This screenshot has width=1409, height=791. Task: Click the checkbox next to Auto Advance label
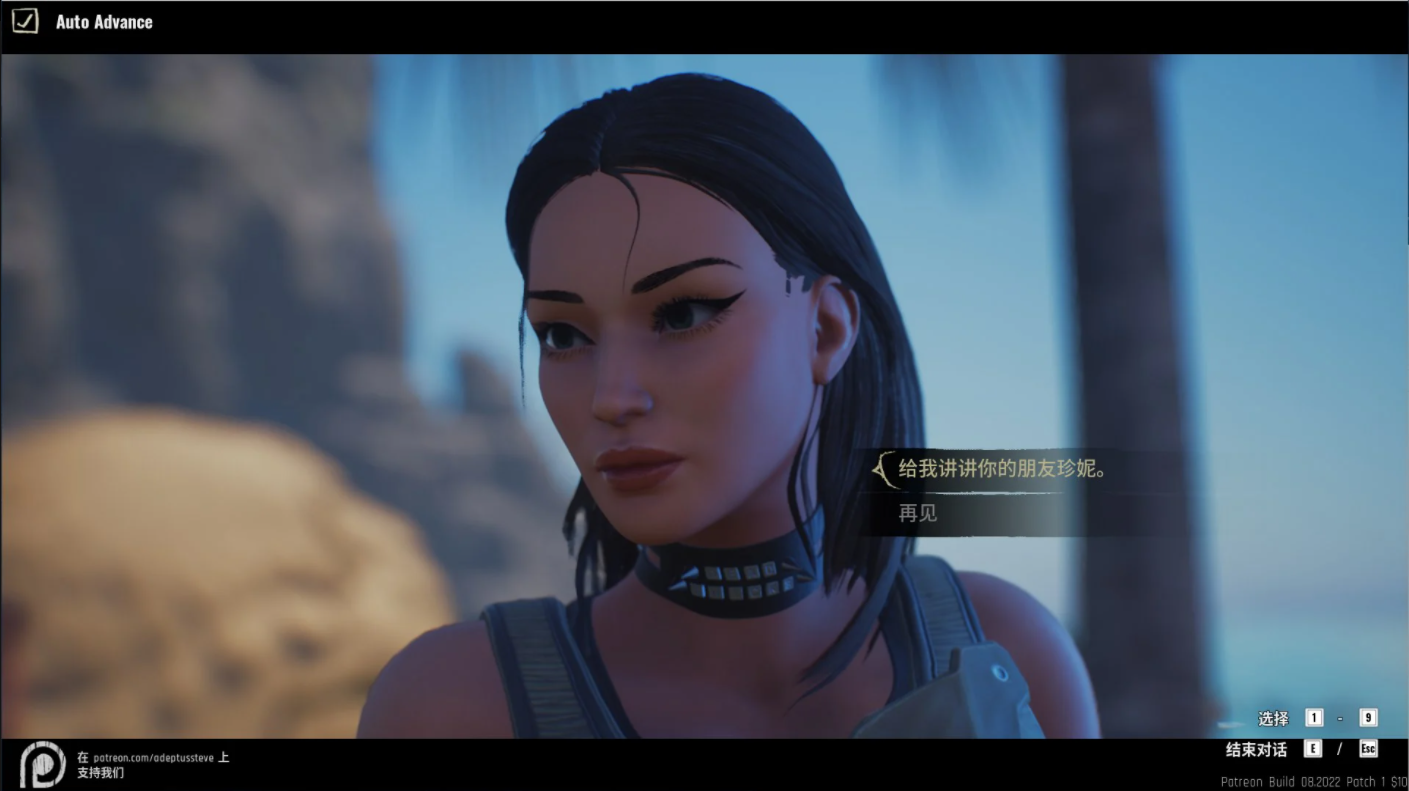pyautogui.click(x=24, y=20)
